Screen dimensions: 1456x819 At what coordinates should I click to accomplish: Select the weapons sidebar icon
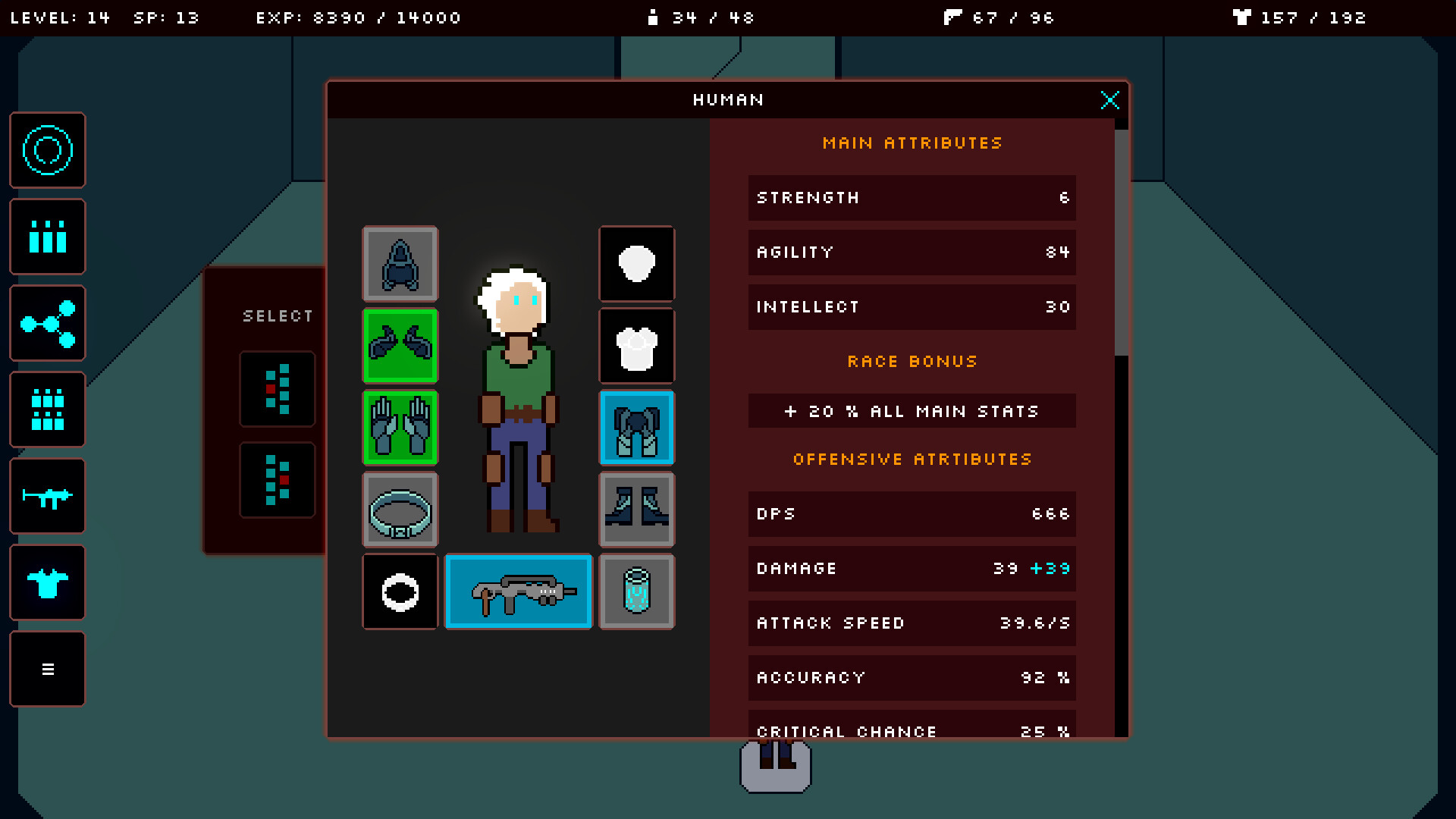tap(47, 496)
